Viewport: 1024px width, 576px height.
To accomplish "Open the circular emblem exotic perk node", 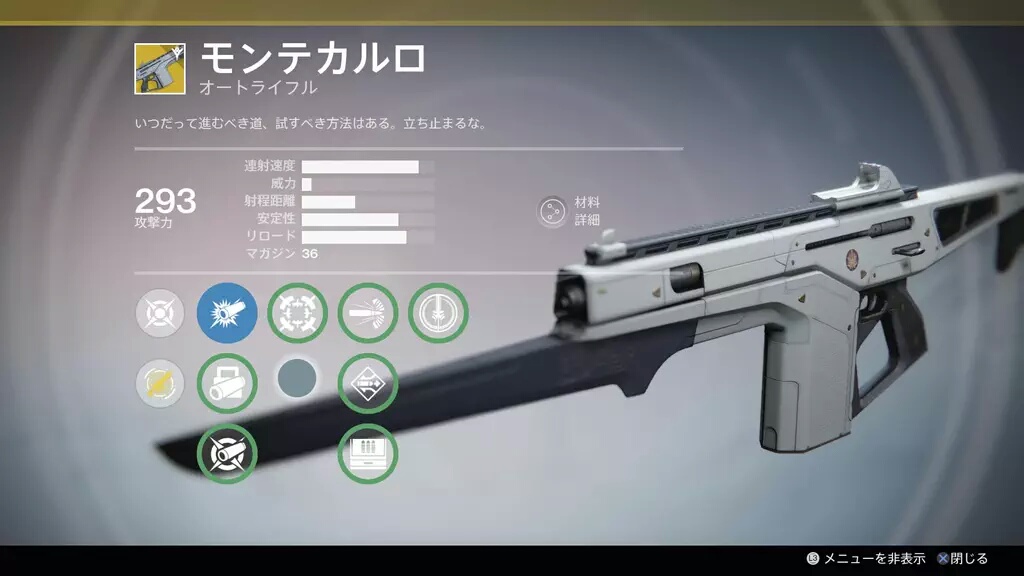I will coord(438,314).
